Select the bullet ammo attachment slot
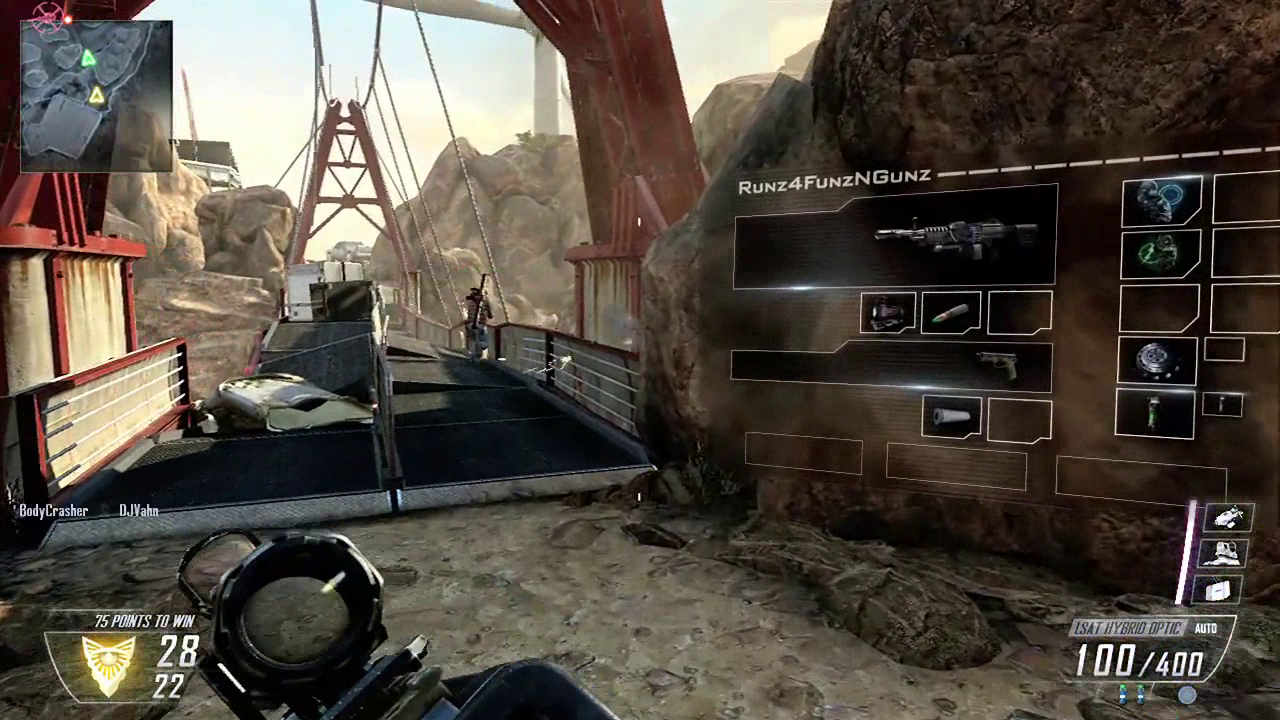The image size is (1280, 720). point(951,313)
